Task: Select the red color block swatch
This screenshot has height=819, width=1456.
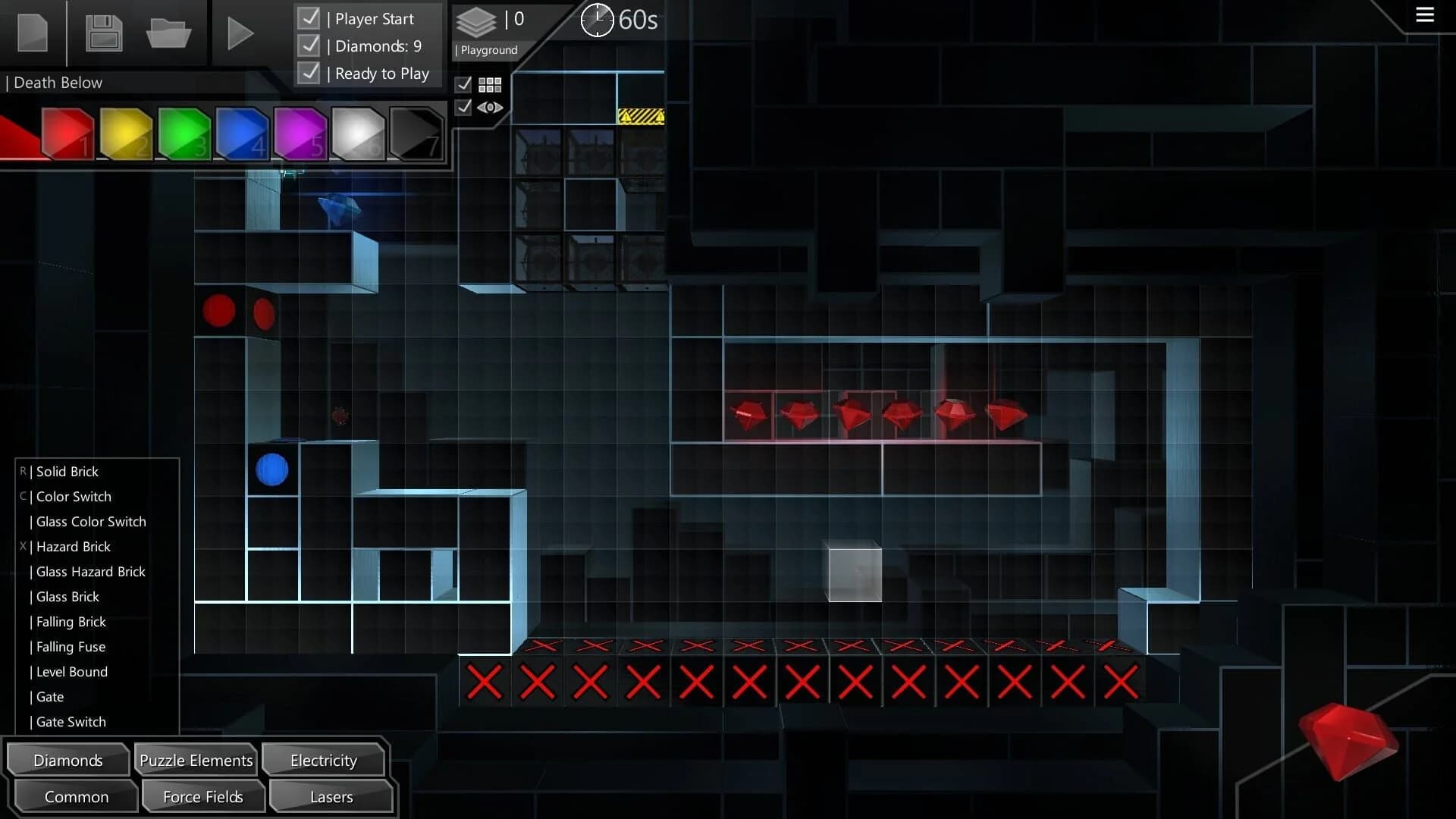Action: click(67, 134)
